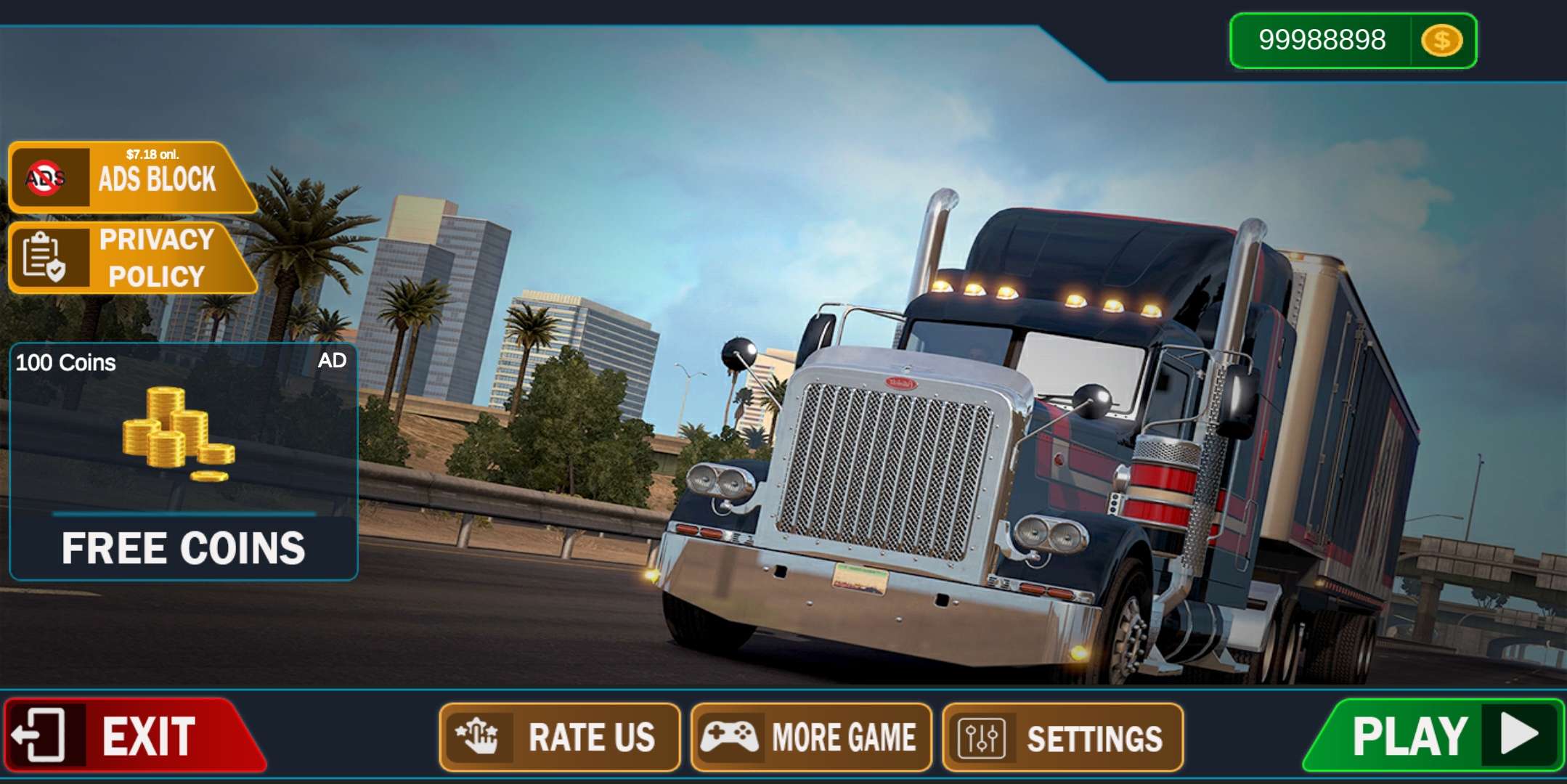Click the gold coin icon beside the balance

point(1441,41)
